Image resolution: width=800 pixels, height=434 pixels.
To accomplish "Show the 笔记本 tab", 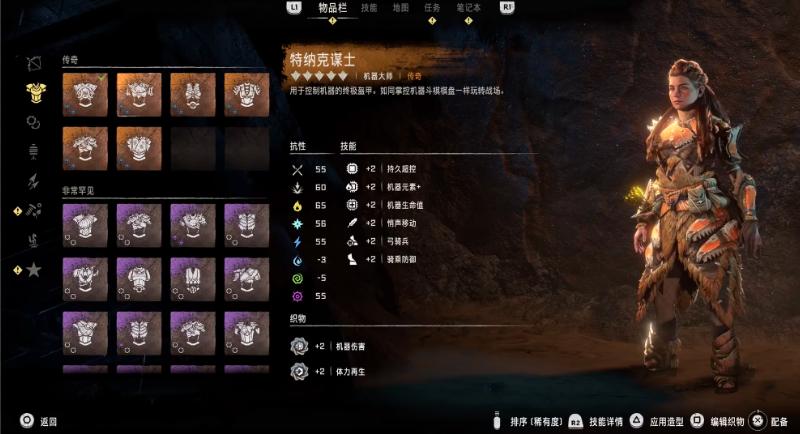I will click(x=468, y=8).
